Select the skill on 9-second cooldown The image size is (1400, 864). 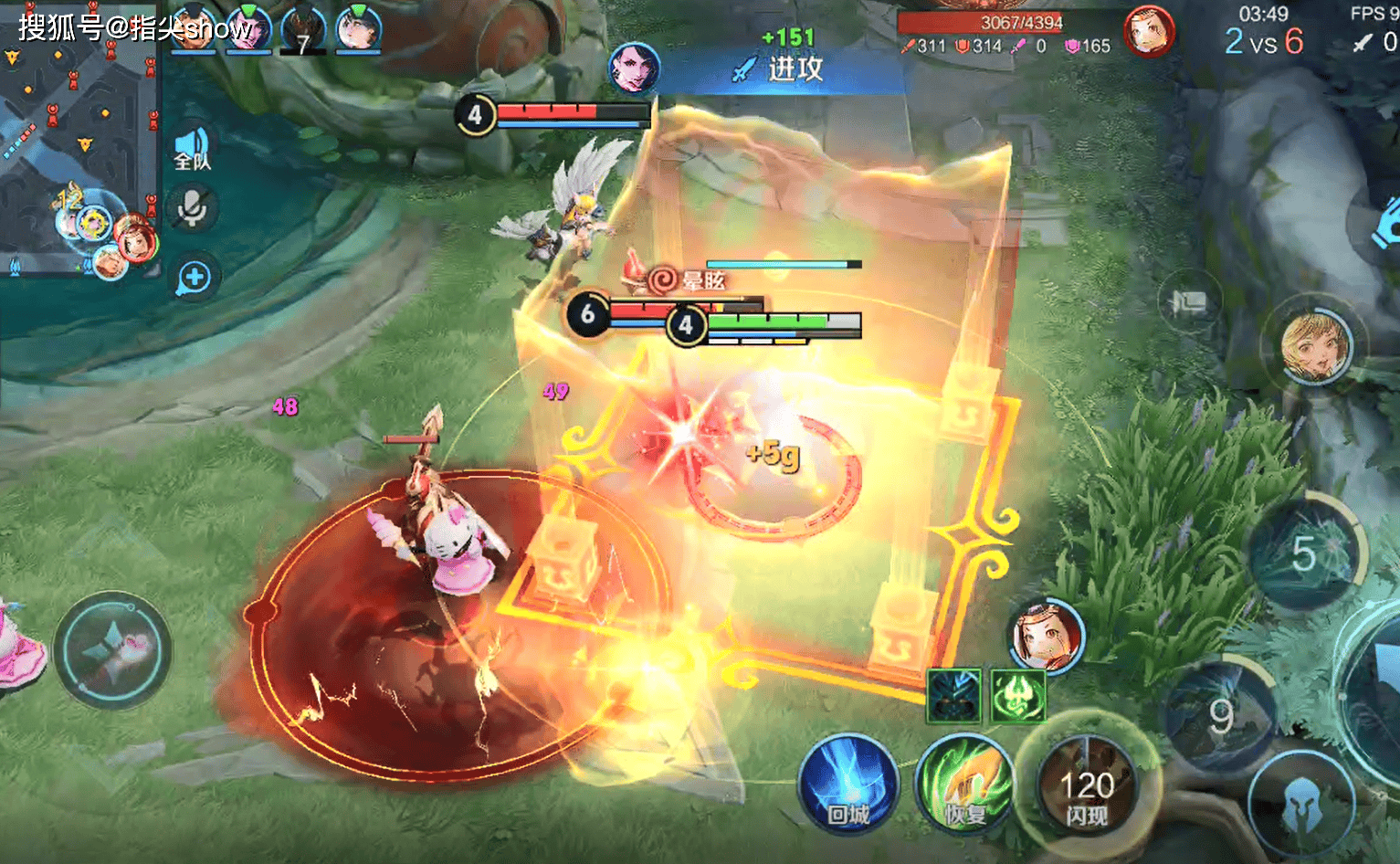1222,716
